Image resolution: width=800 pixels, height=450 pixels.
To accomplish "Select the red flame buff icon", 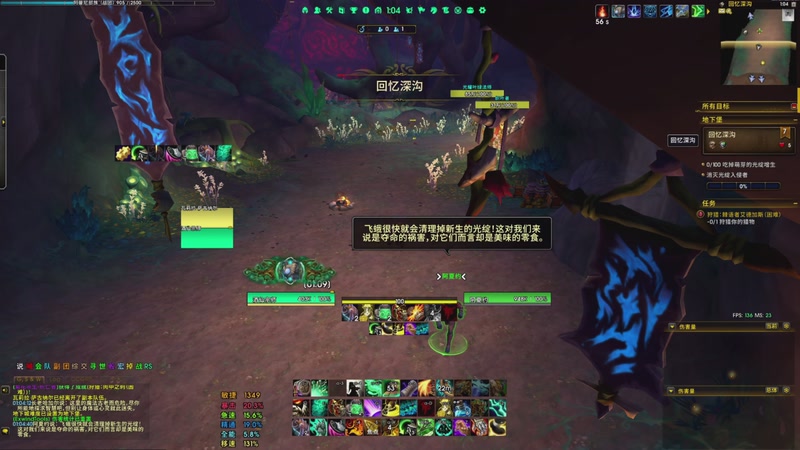I will pos(602,11).
